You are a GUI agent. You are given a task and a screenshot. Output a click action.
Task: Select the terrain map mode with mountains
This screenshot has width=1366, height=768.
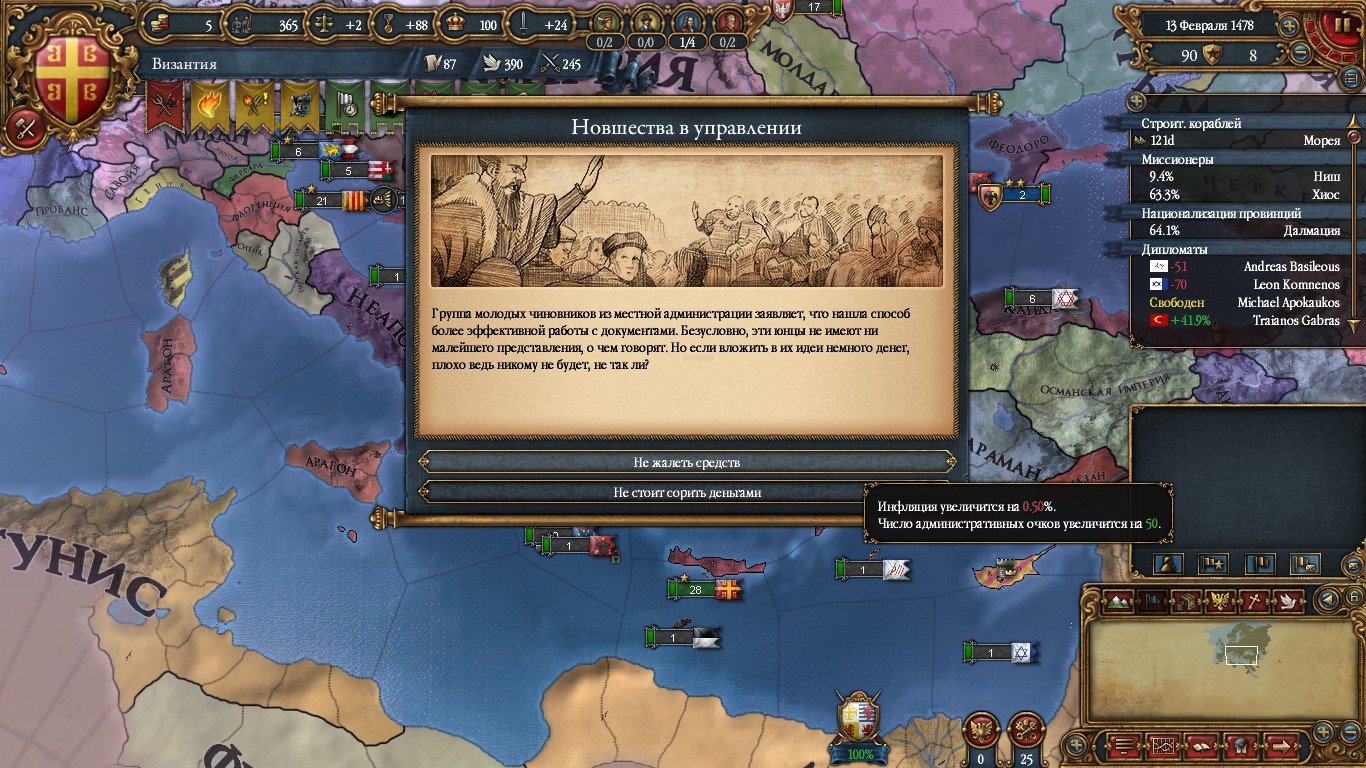(1120, 600)
